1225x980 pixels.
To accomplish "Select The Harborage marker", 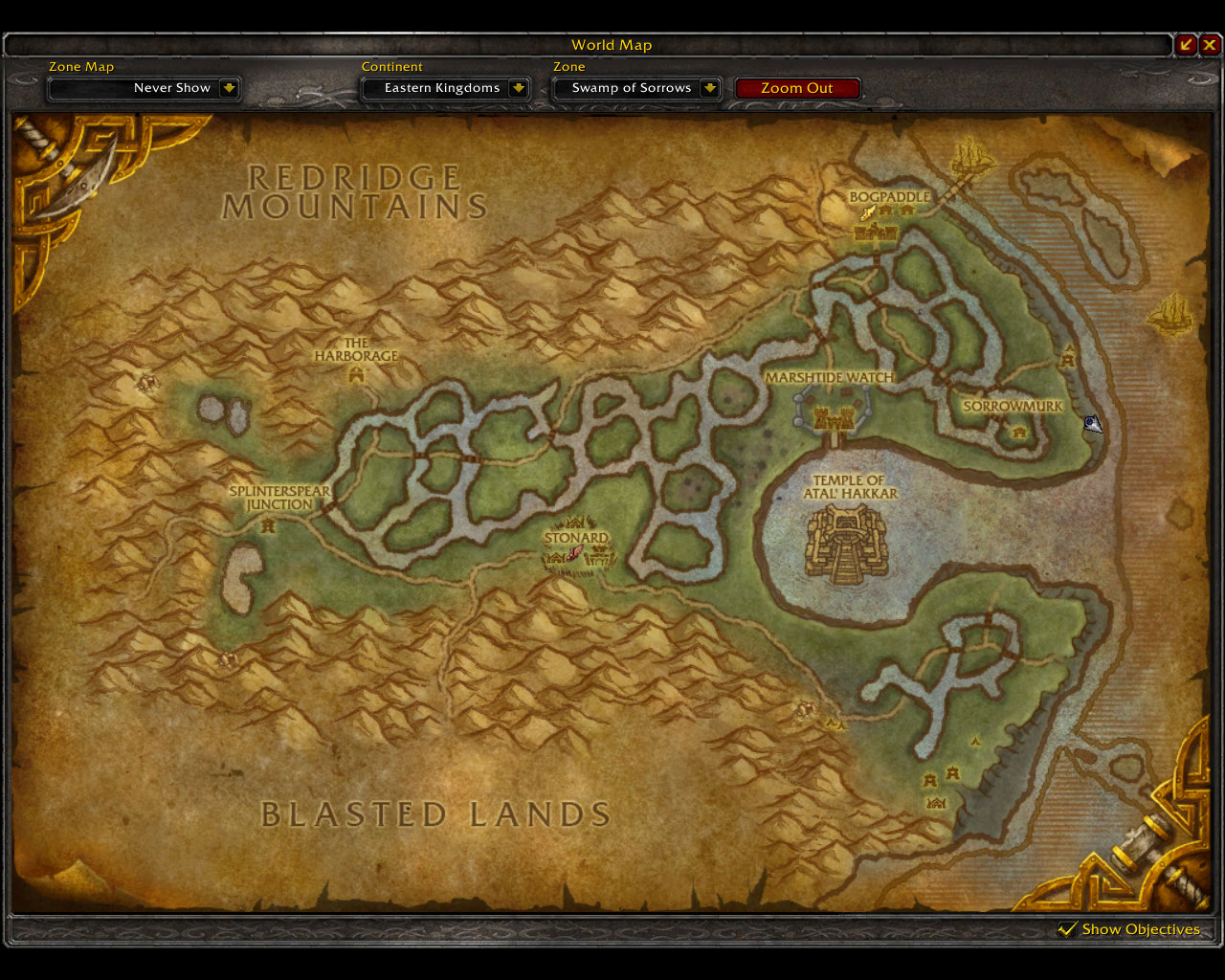I will [x=357, y=375].
